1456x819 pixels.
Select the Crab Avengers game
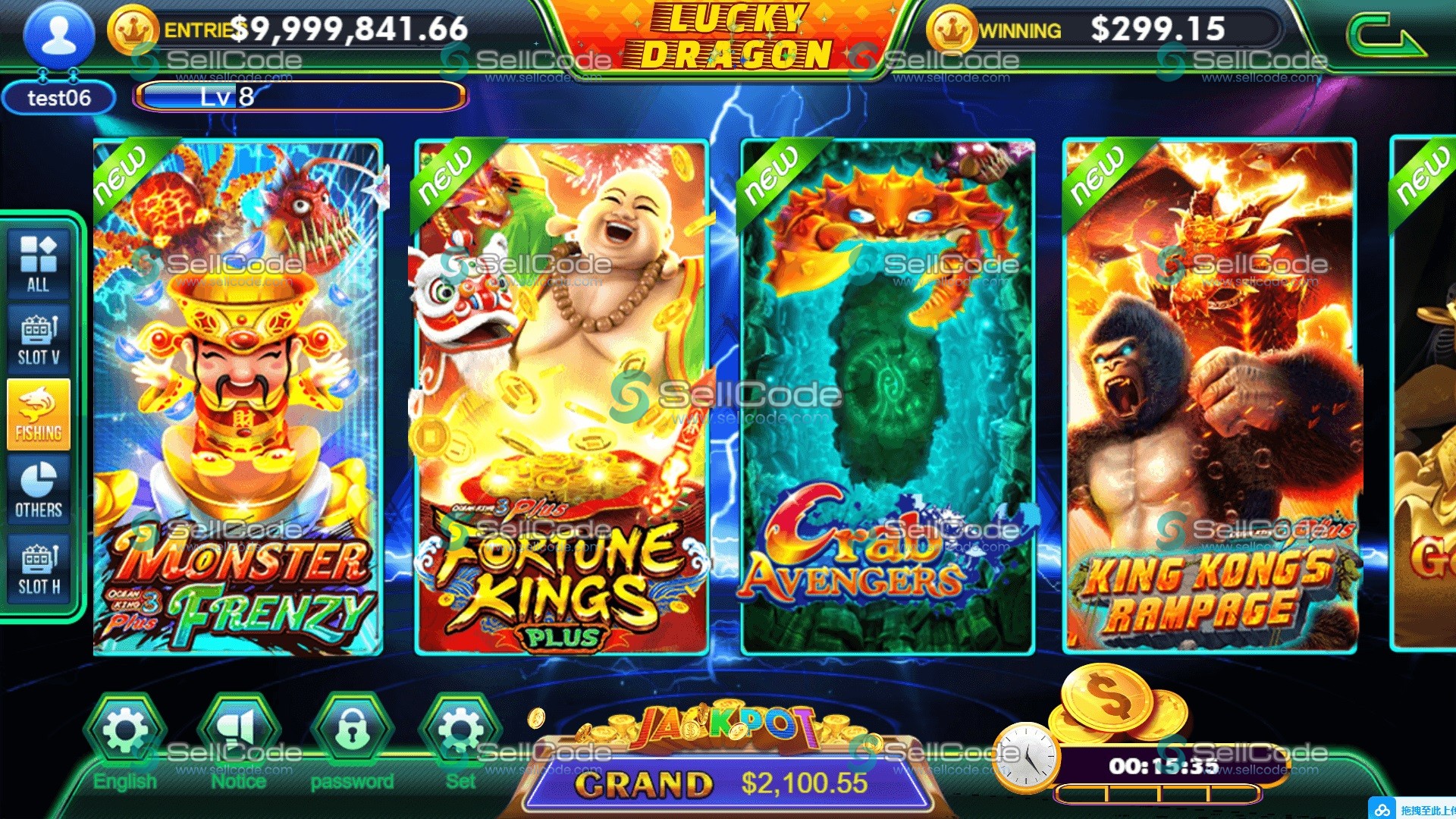[887, 396]
